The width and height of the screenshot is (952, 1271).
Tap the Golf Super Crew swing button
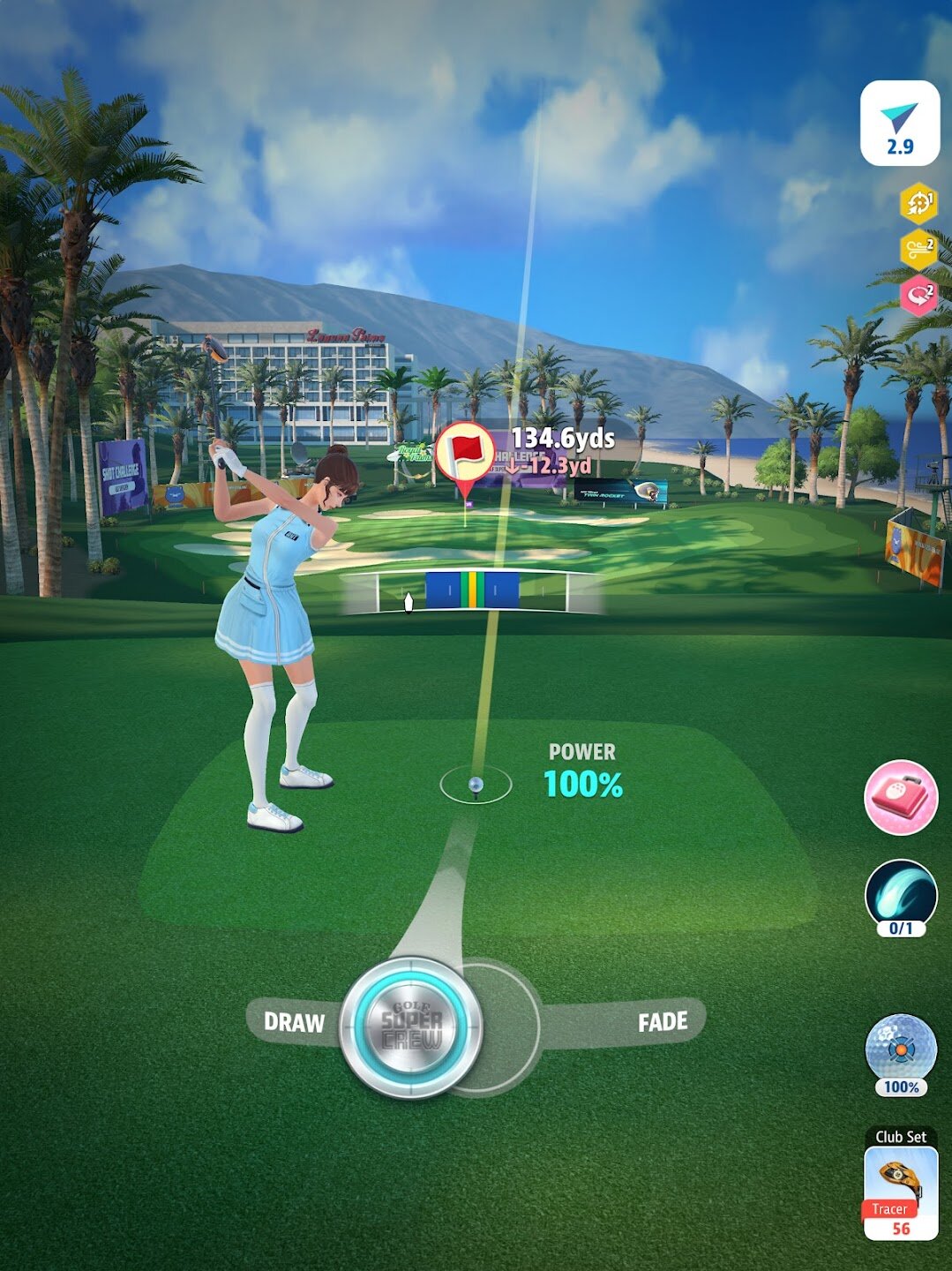tap(411, 1027)
